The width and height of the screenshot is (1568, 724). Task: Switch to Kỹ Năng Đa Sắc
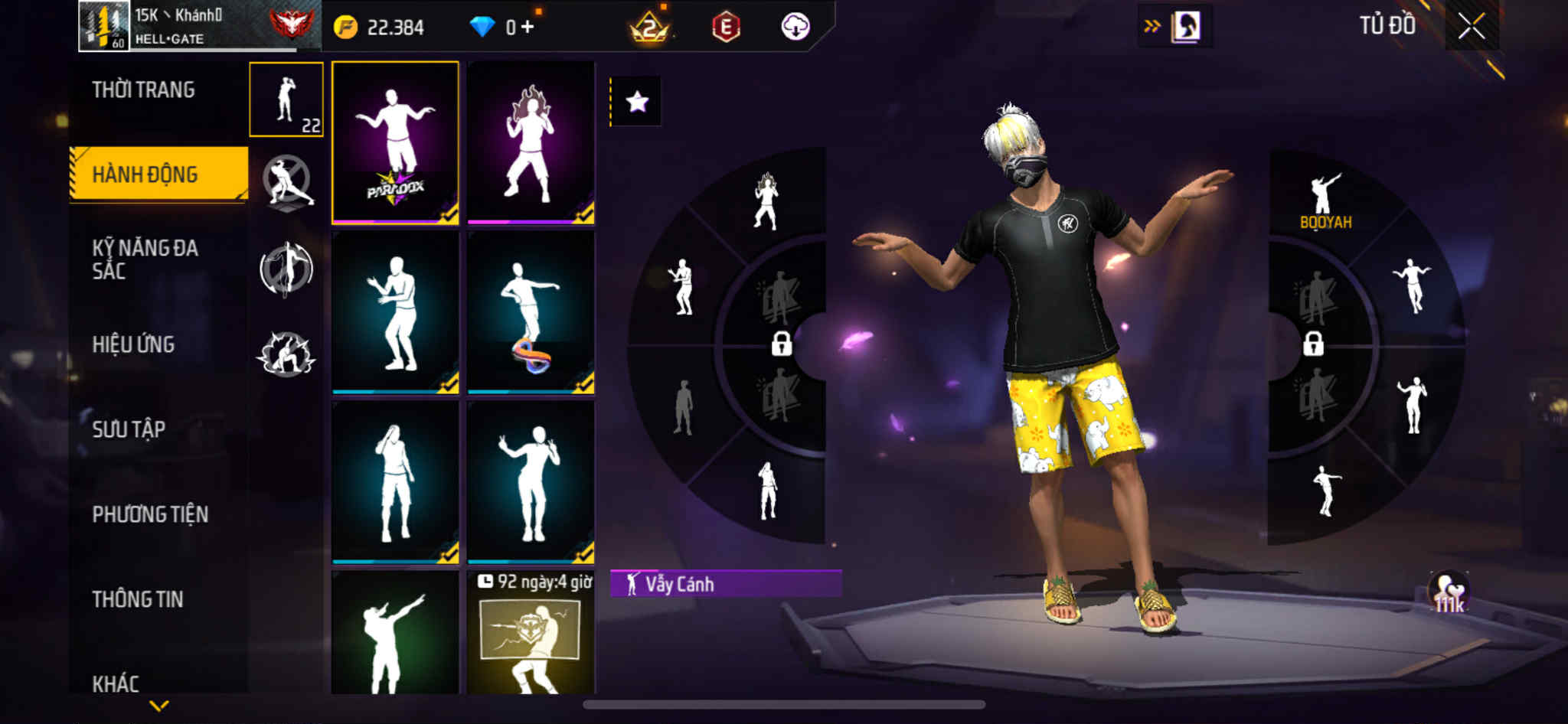point(145,259)
